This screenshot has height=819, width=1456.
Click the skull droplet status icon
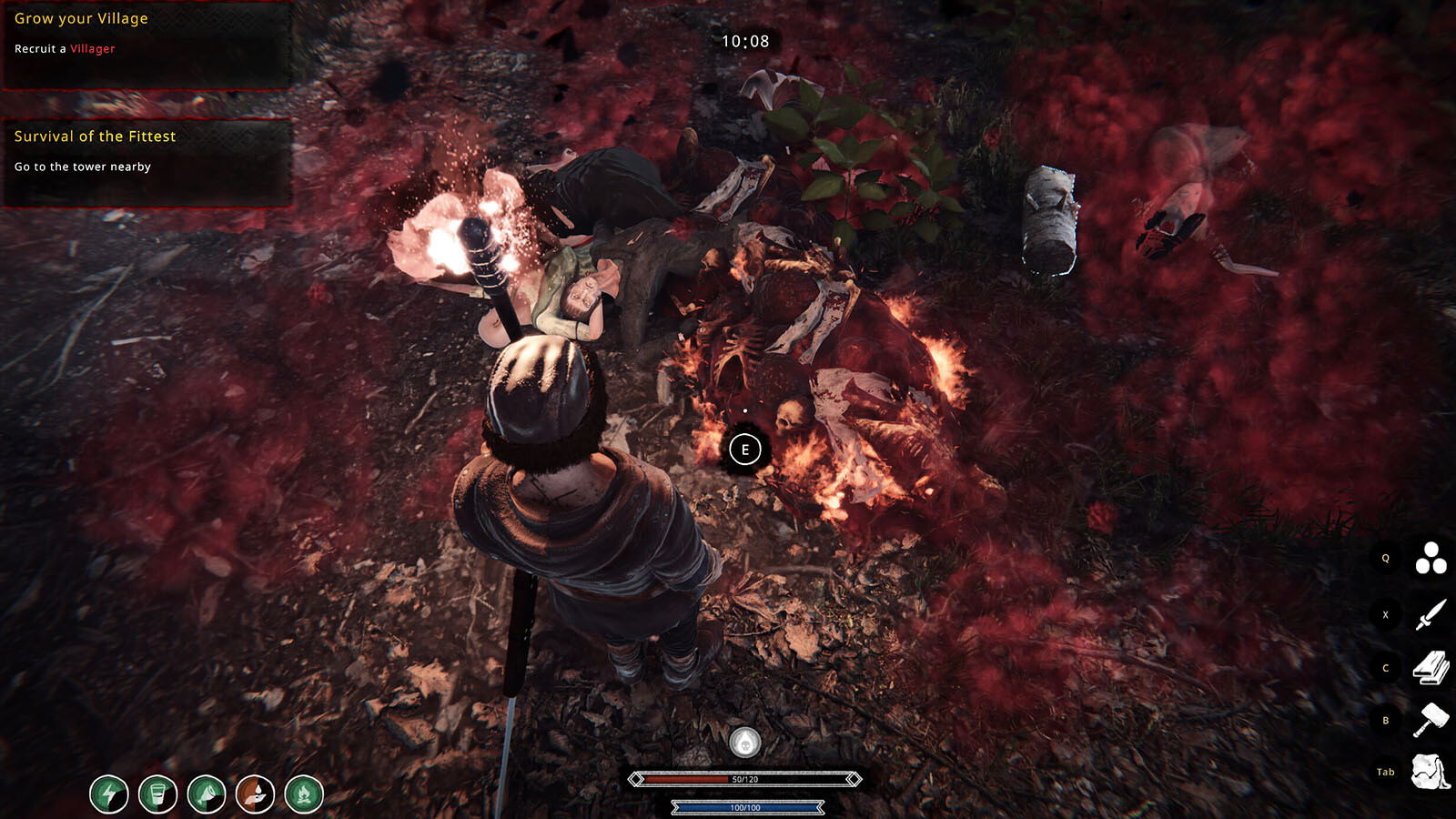tap(745, 743)
